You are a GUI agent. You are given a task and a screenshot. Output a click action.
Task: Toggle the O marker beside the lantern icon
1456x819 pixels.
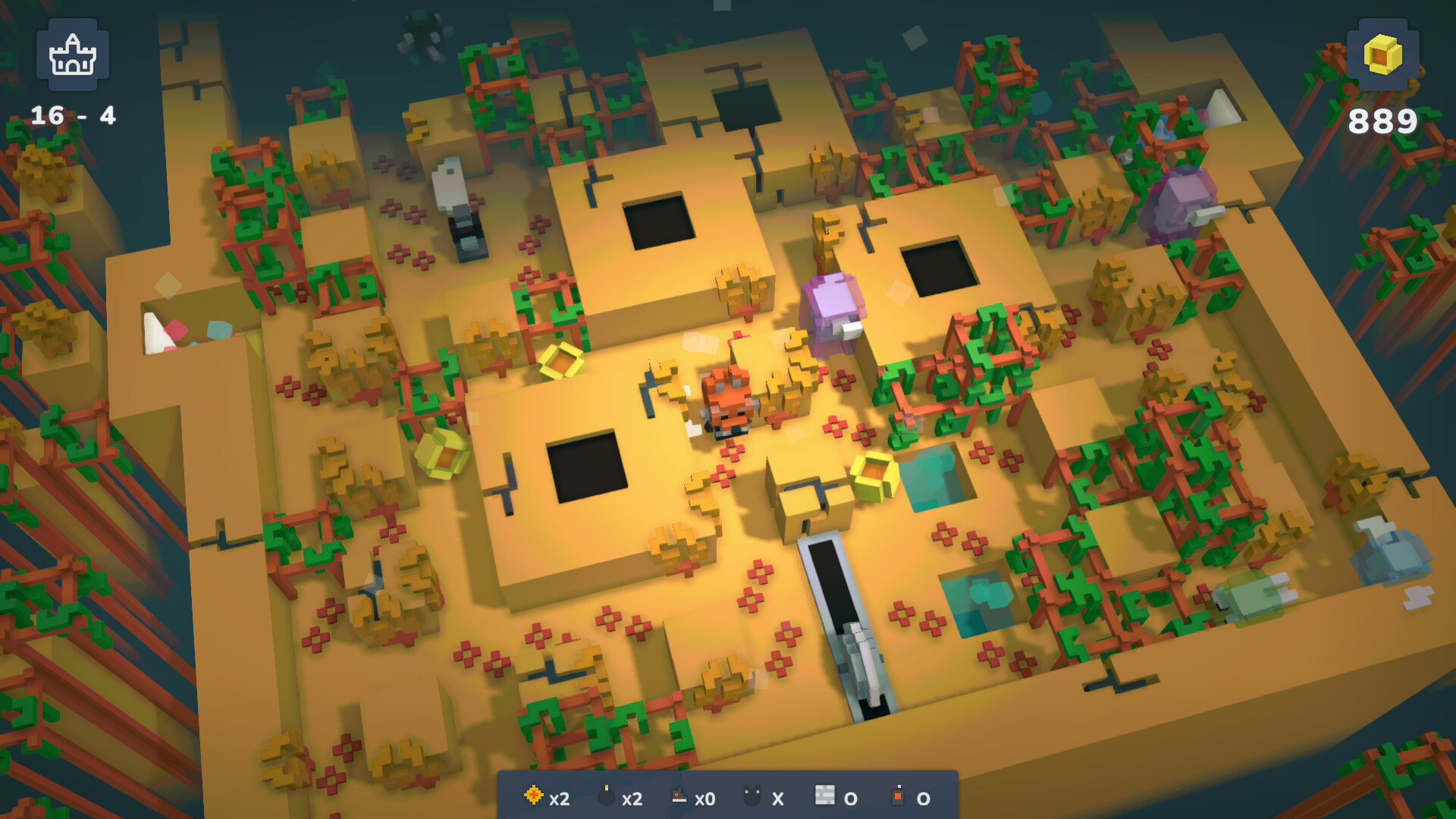pos(923,798)
